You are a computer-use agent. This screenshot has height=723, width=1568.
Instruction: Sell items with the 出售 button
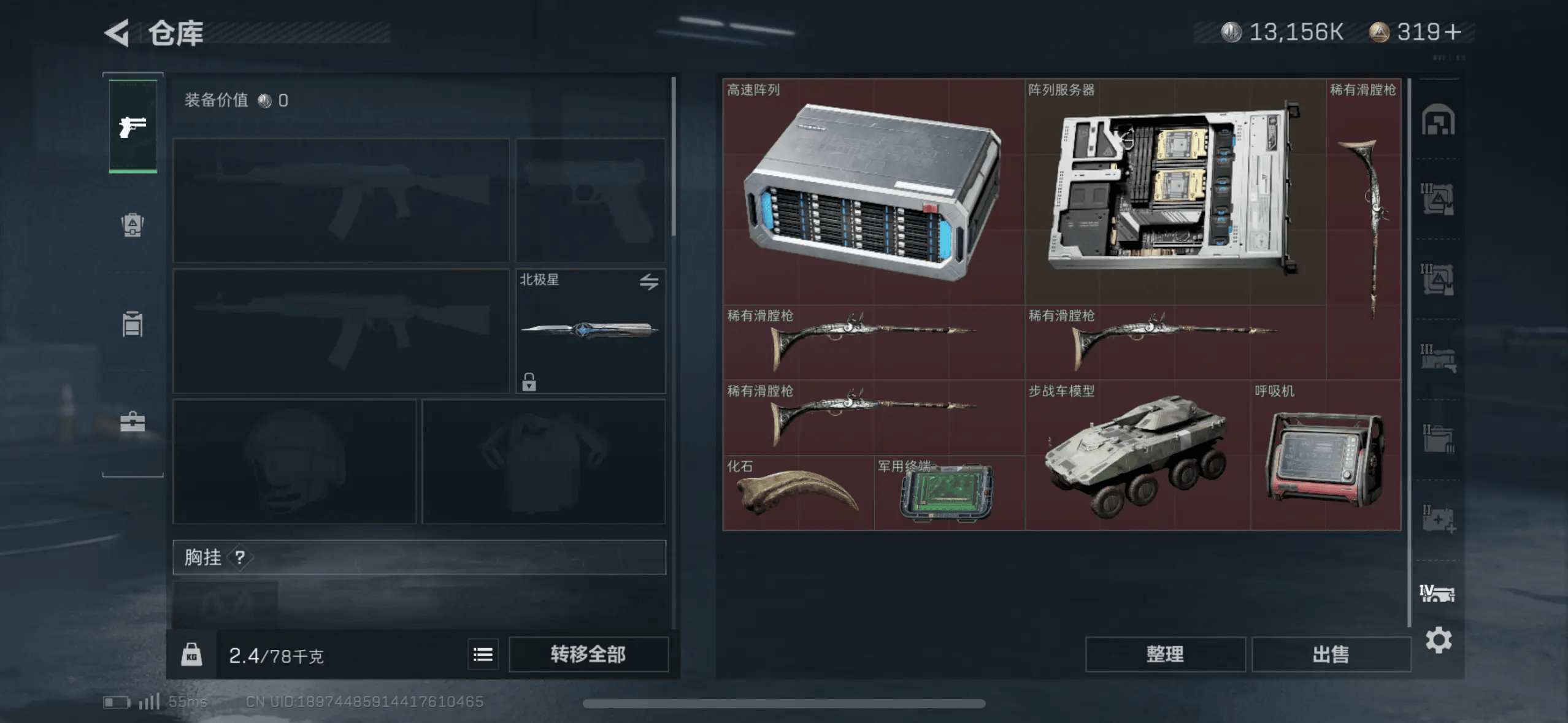[1330, 654]
